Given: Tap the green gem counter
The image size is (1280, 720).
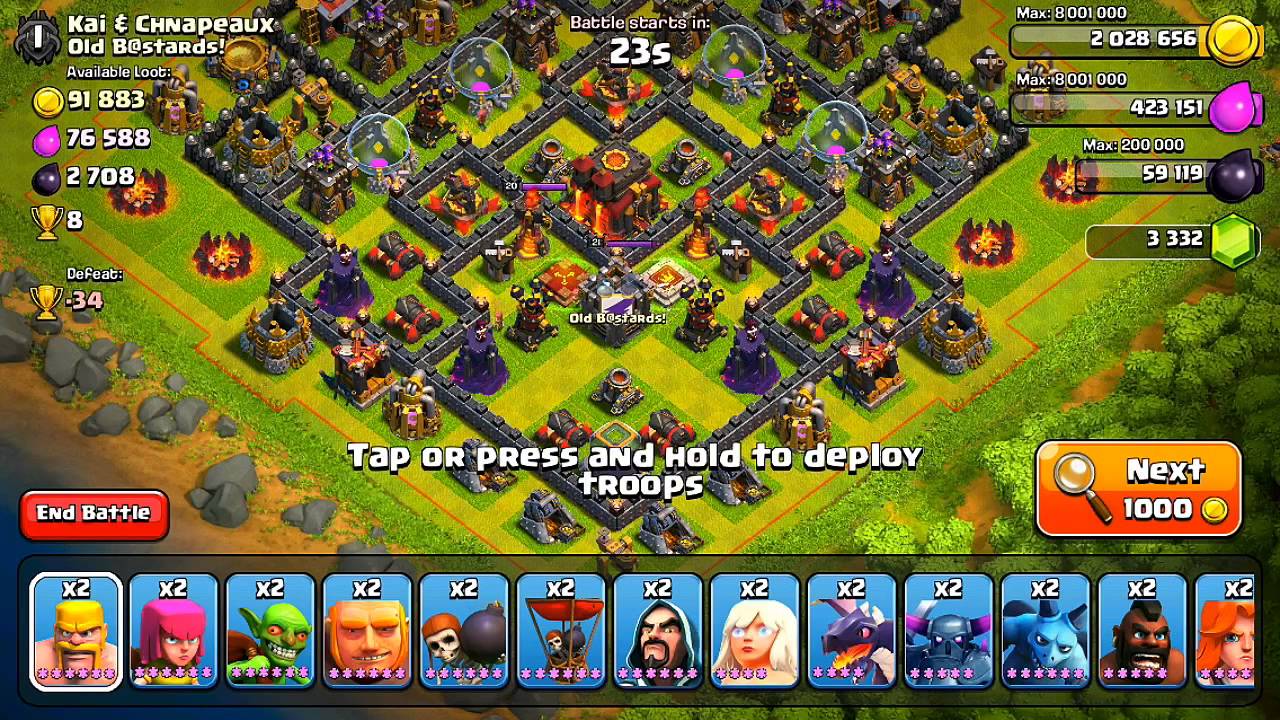Looking at the screenshot, I should click(x=1172, y=239).
